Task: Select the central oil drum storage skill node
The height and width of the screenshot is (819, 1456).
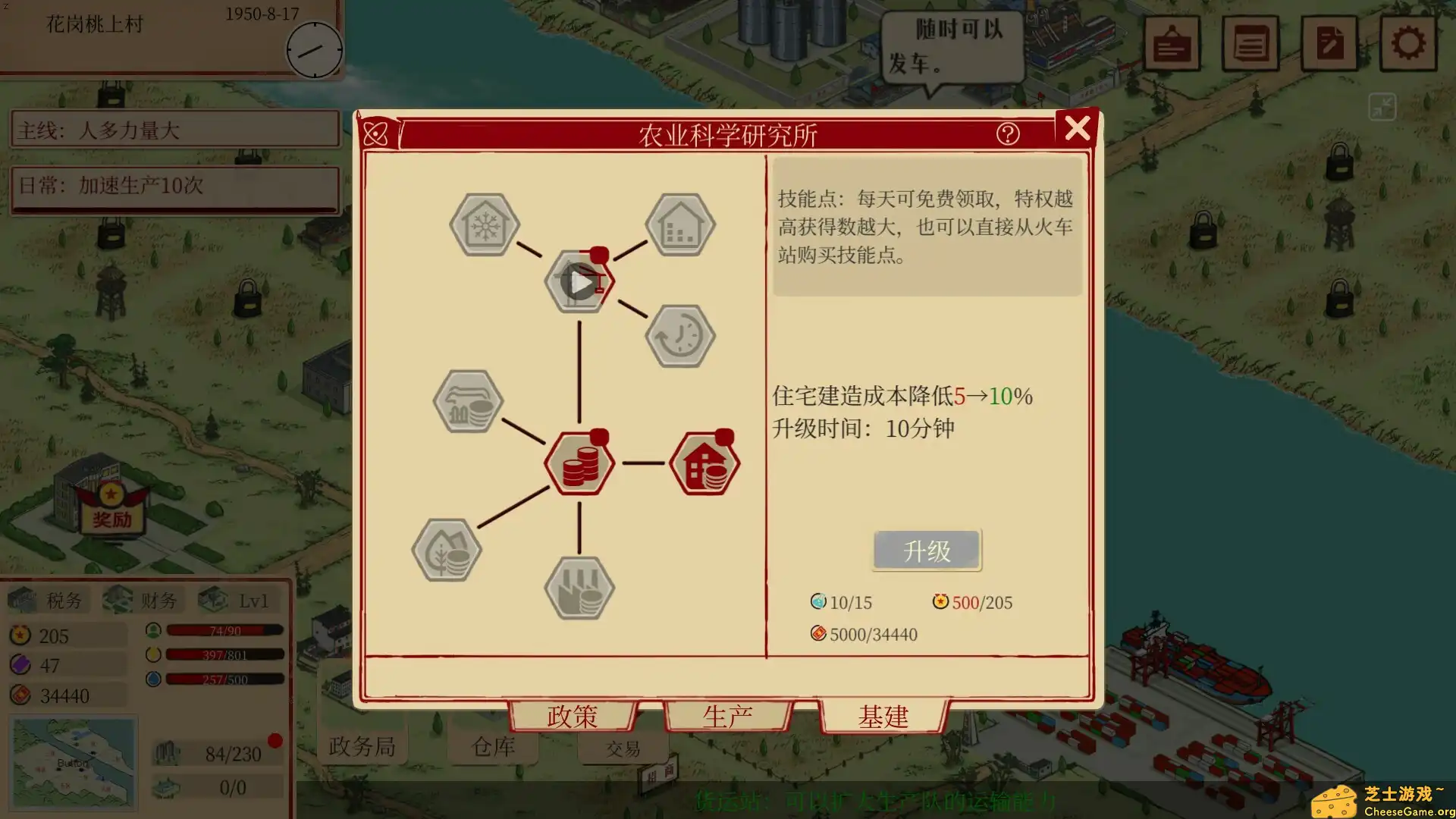Action: pyautogui.click(x=579, y=464)
